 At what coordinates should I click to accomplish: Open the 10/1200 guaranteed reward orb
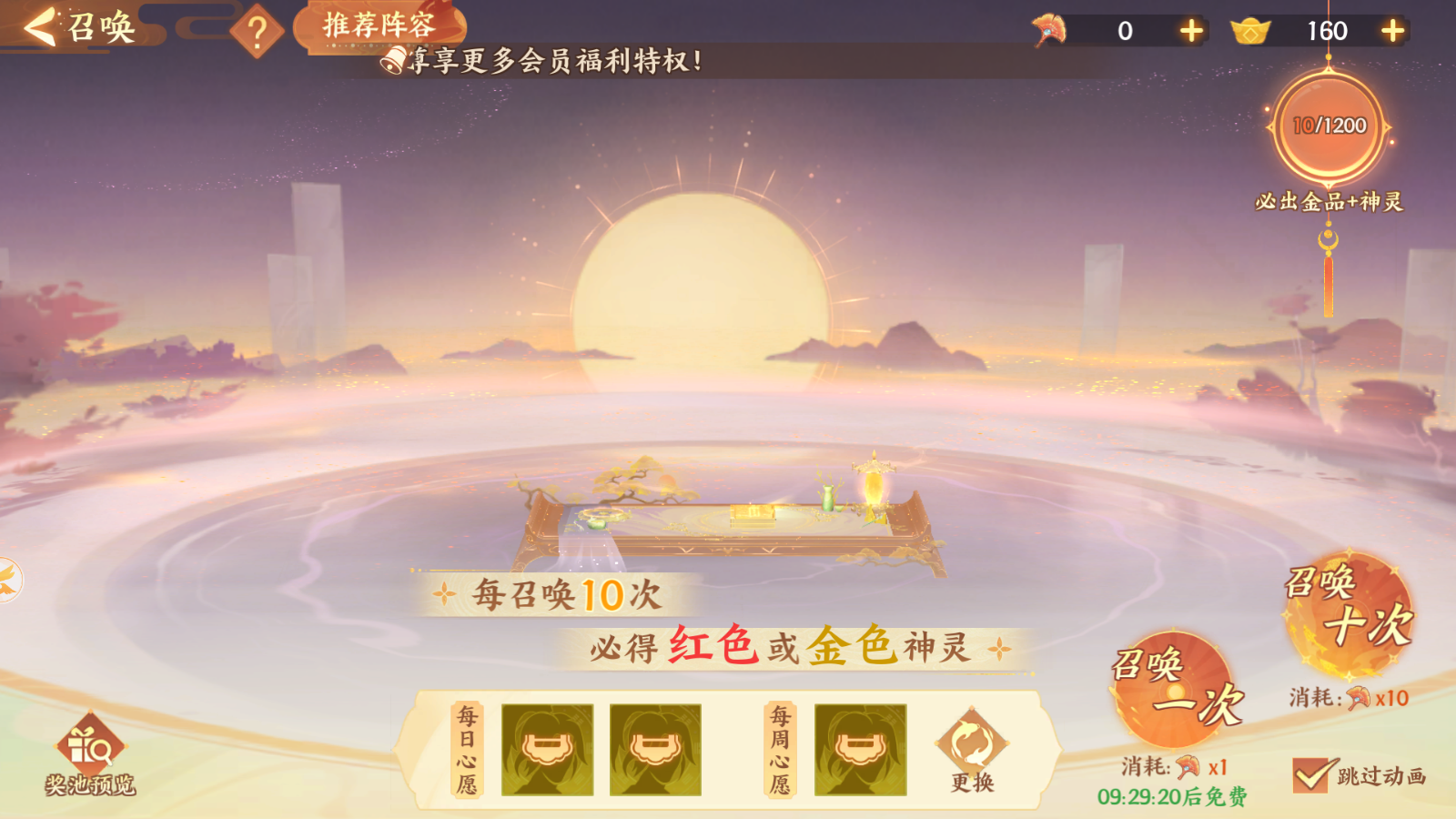[1329, 126]
